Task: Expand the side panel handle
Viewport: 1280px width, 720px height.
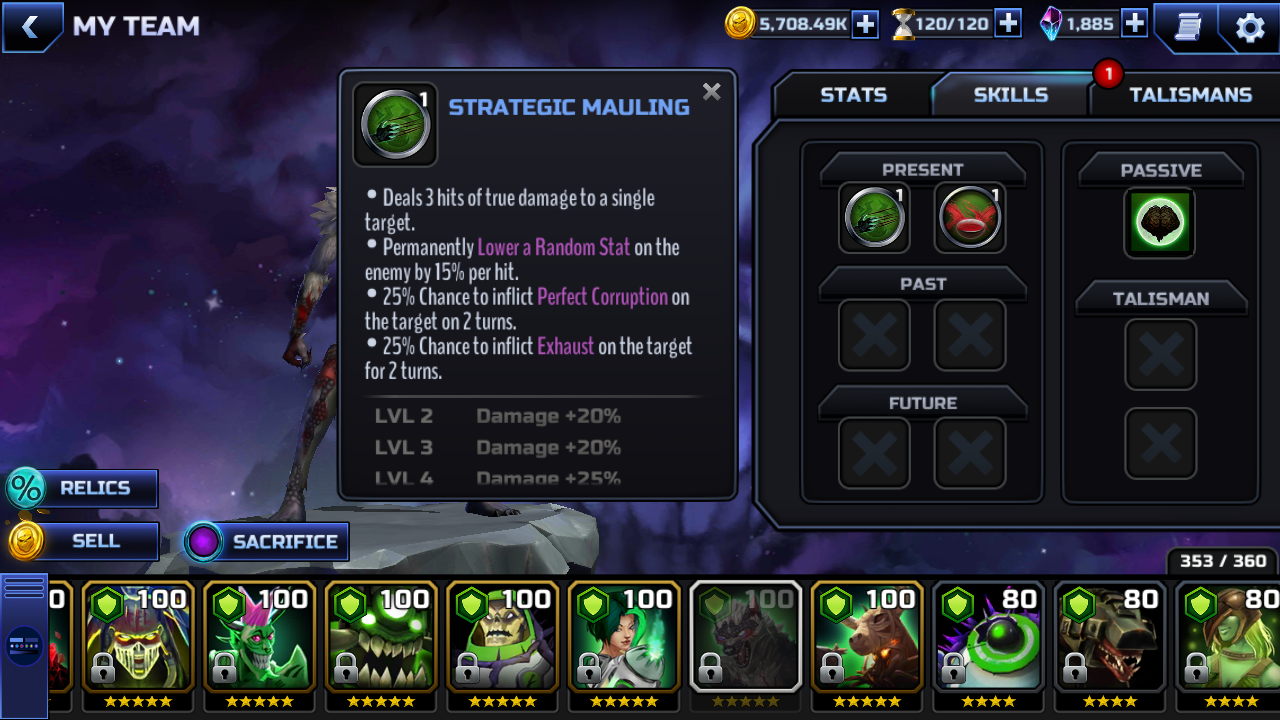Action: point(24,645)
